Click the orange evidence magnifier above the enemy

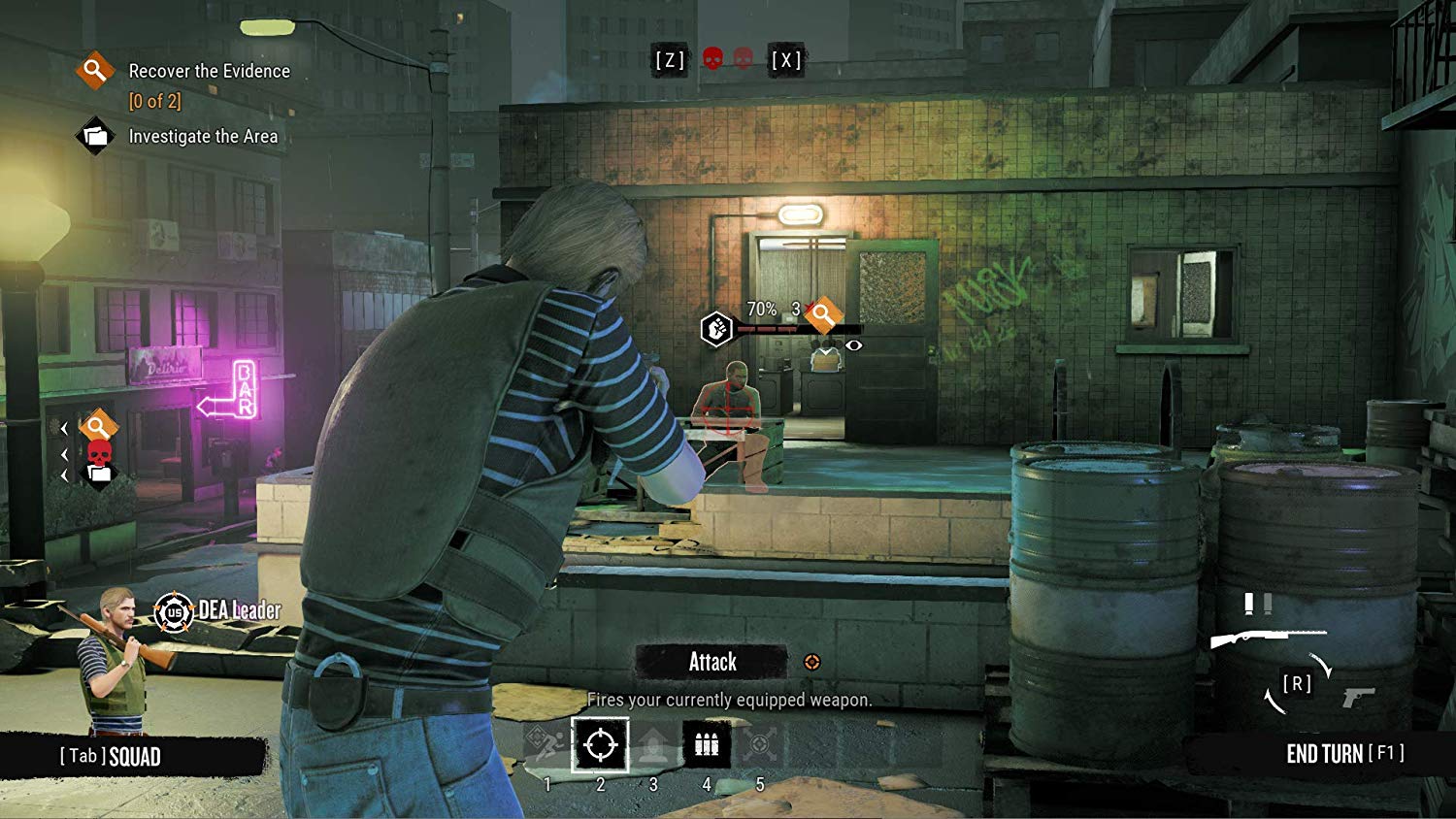click(823, 314)
